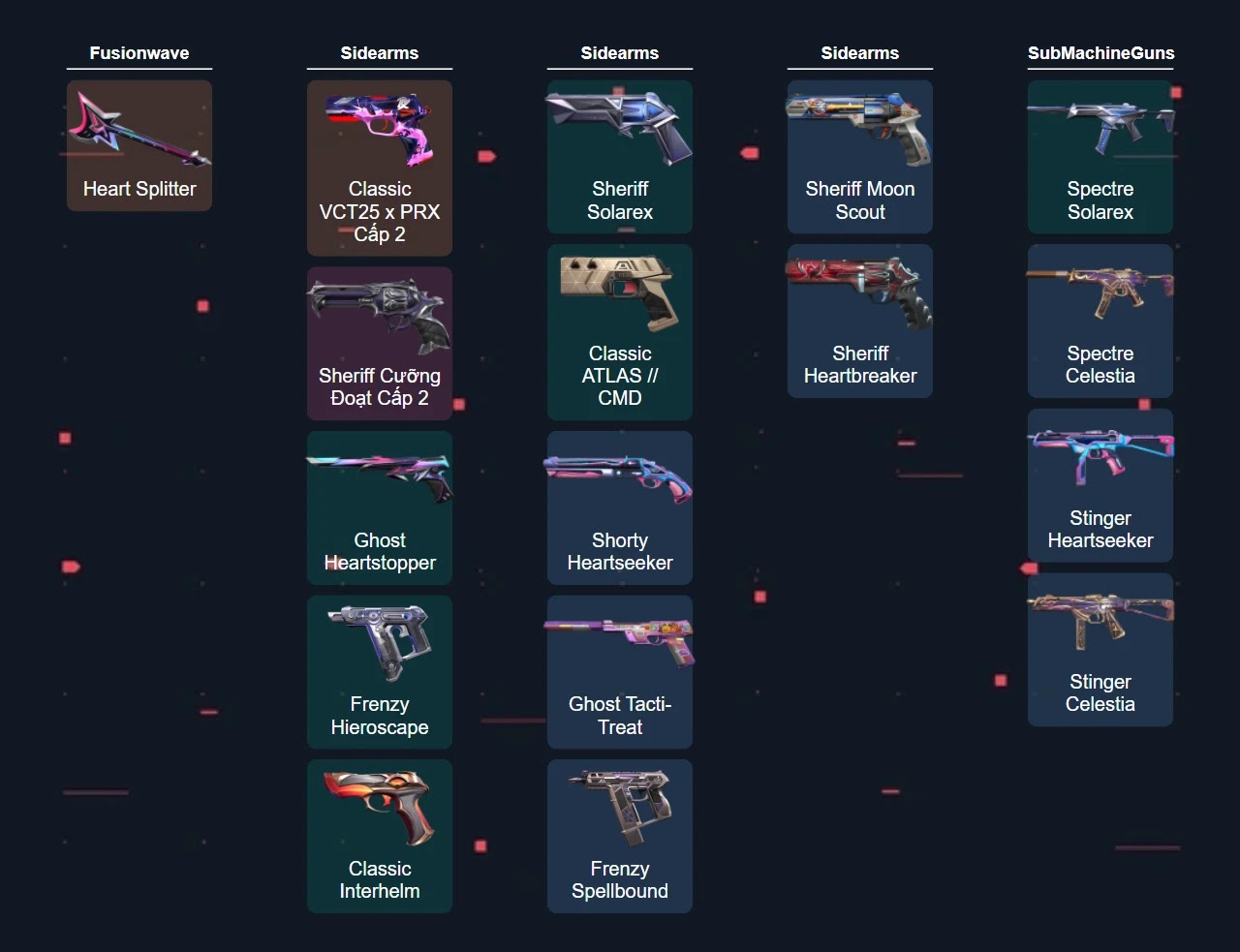View the Ghost Heartstopper skin
This screenshot has height=952, width=1240.
coord(379,507)
